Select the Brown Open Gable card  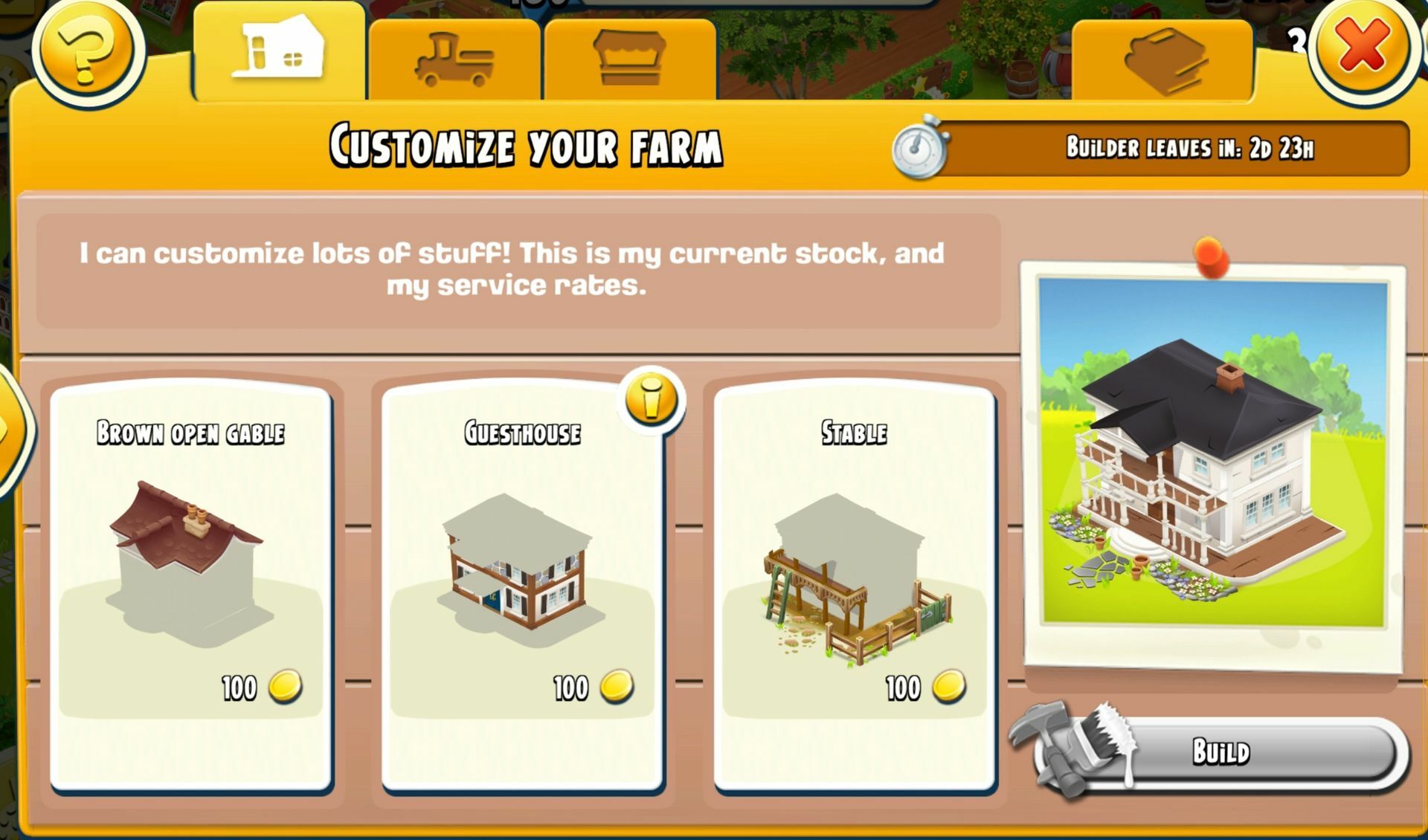pyautogui.click(x=191, y=587)
